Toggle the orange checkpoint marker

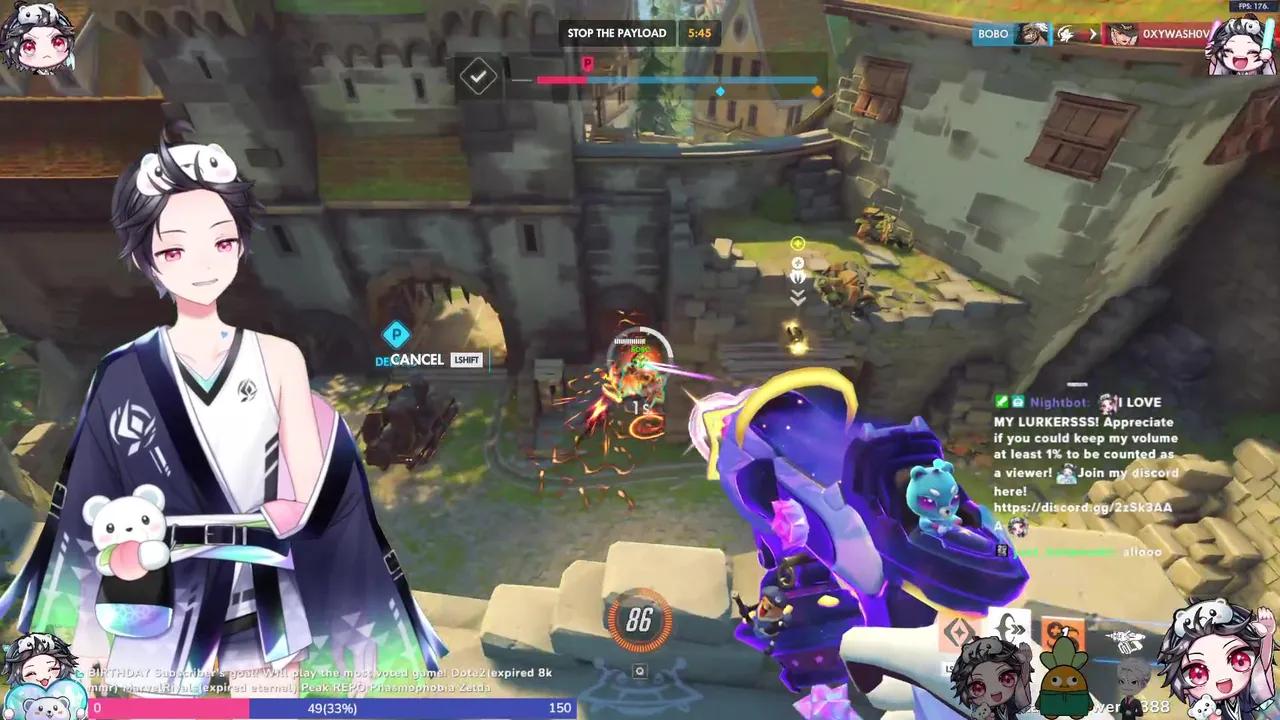click(x=817, y=89)
